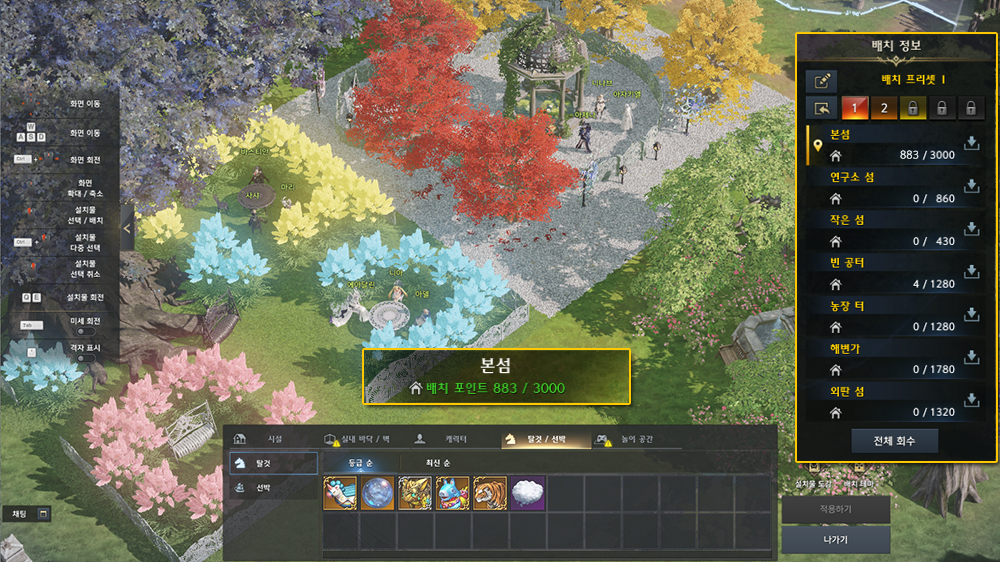This screenshot has width=1000, height=562.
Task: Retrieve items from 본섬 with download icon
Action: coord(971,145)
